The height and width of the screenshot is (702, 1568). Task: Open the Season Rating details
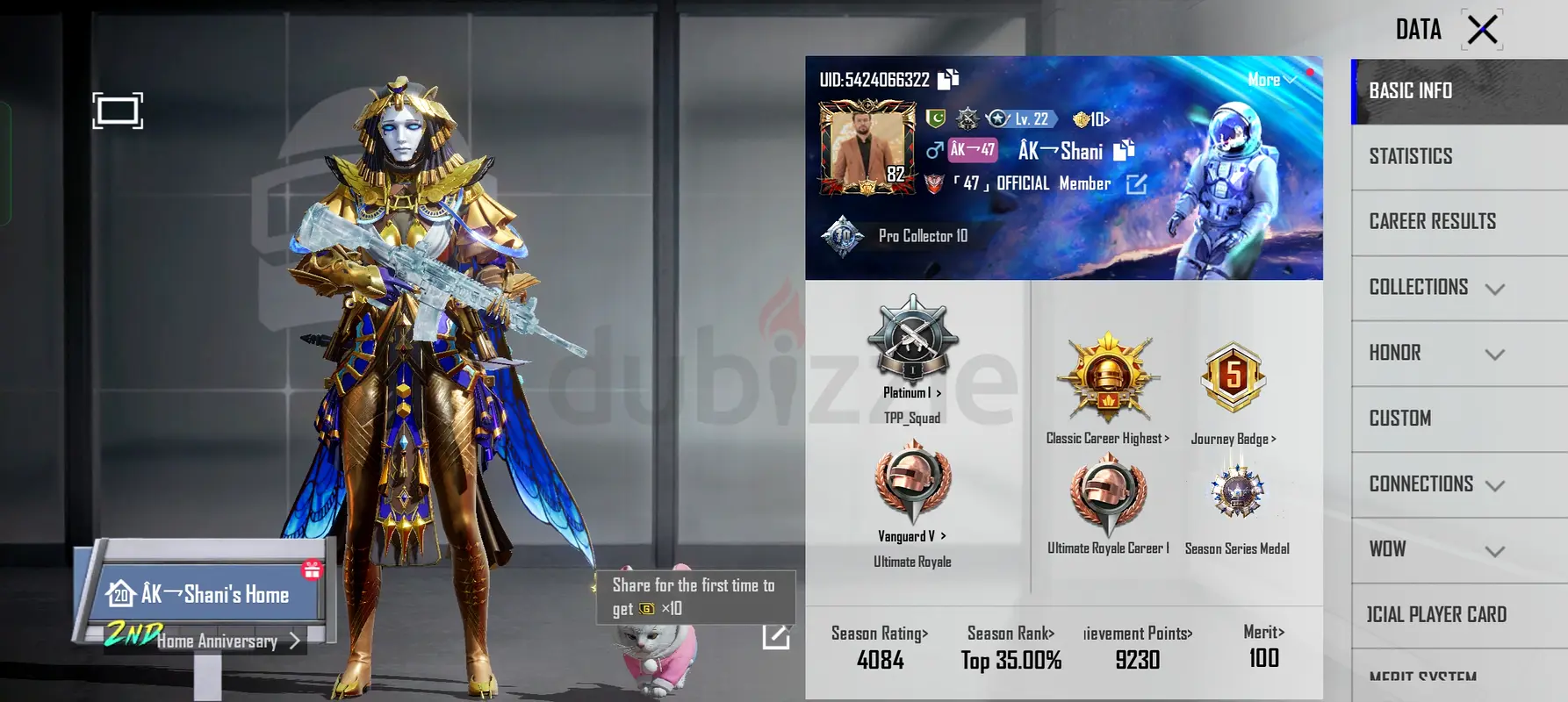coord(880,647)
